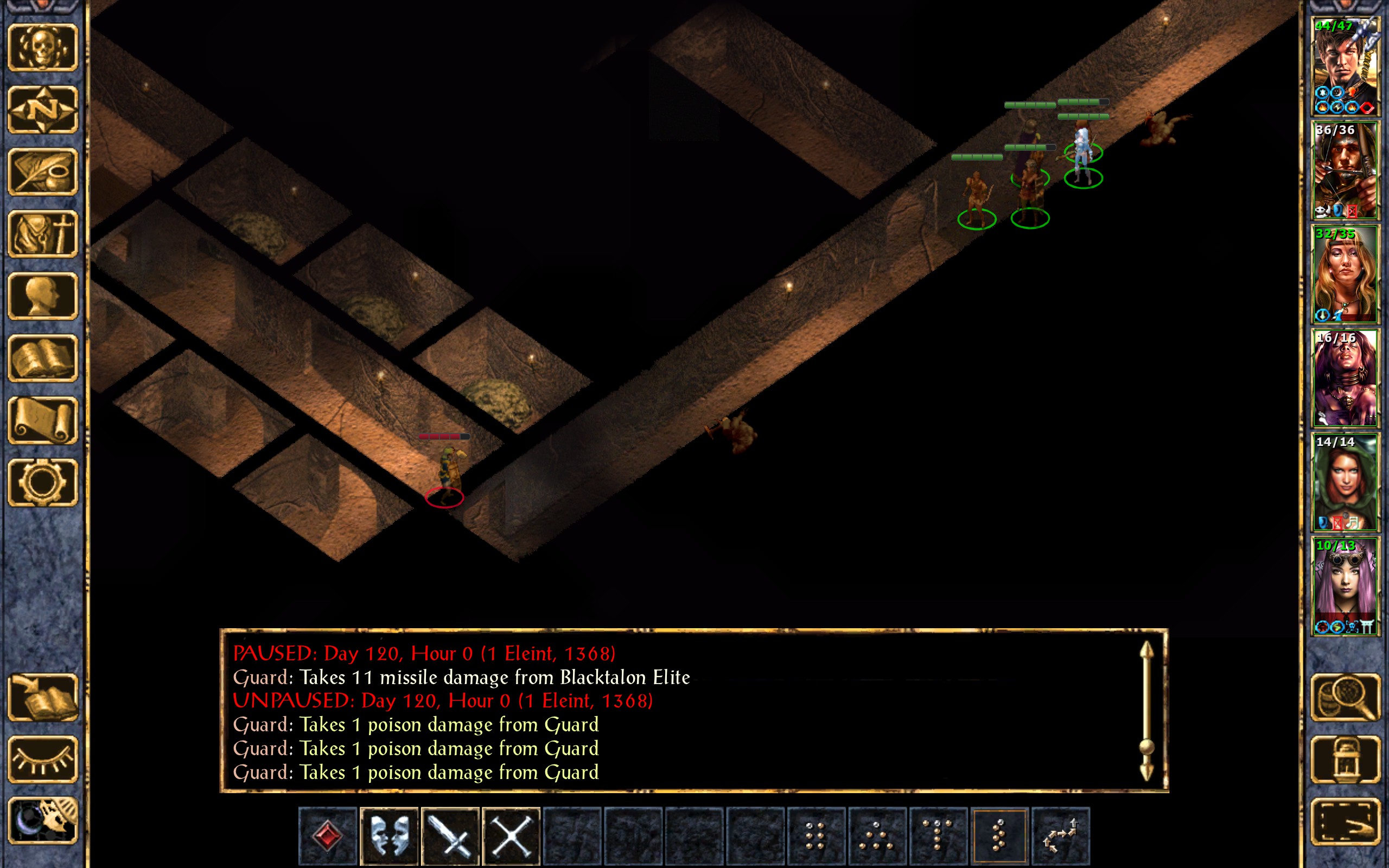Quick save with the book arrow button
1389x868 pixels.
[43, 697]
